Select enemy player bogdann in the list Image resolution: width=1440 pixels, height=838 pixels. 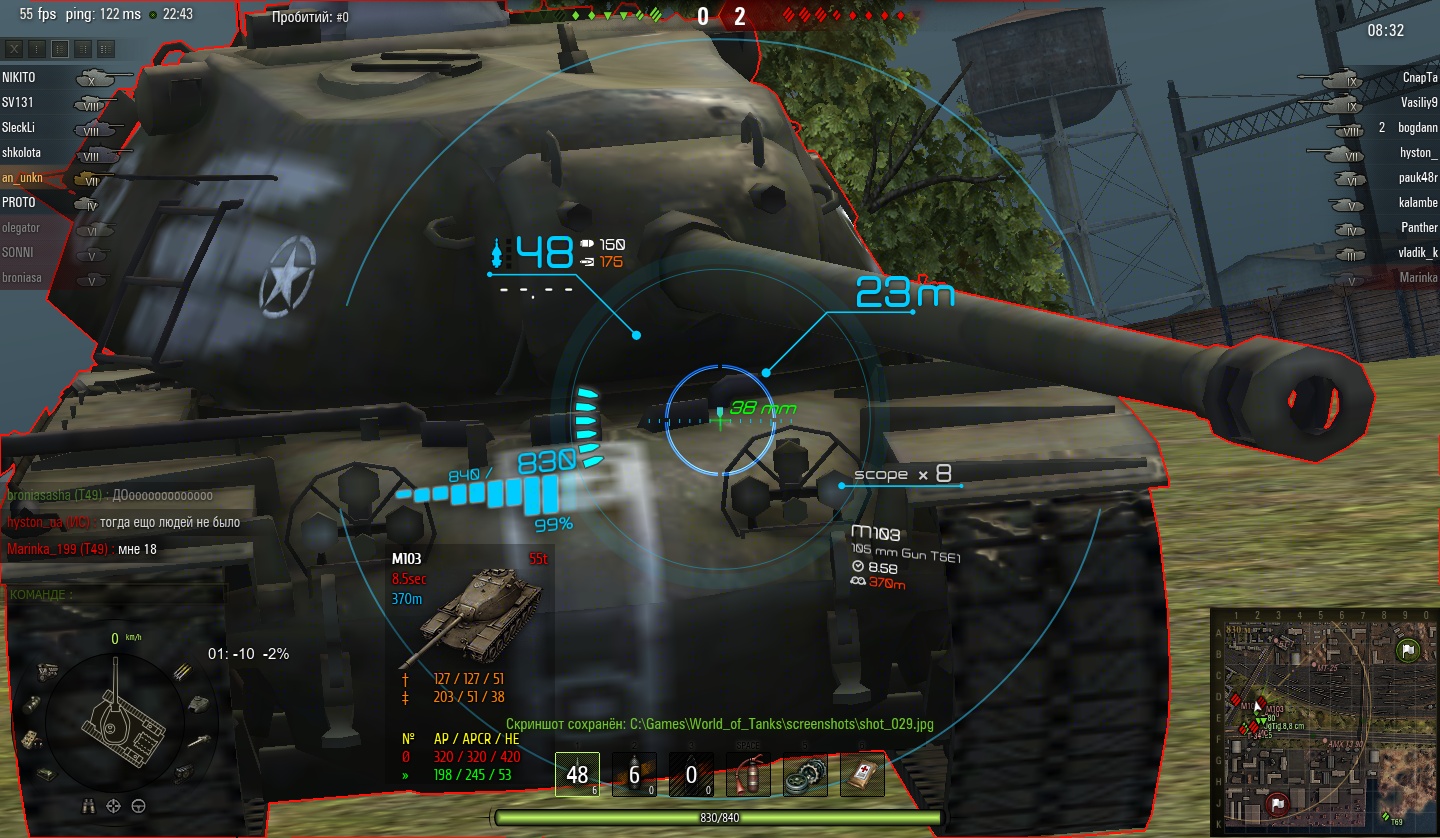(1418, 128)
